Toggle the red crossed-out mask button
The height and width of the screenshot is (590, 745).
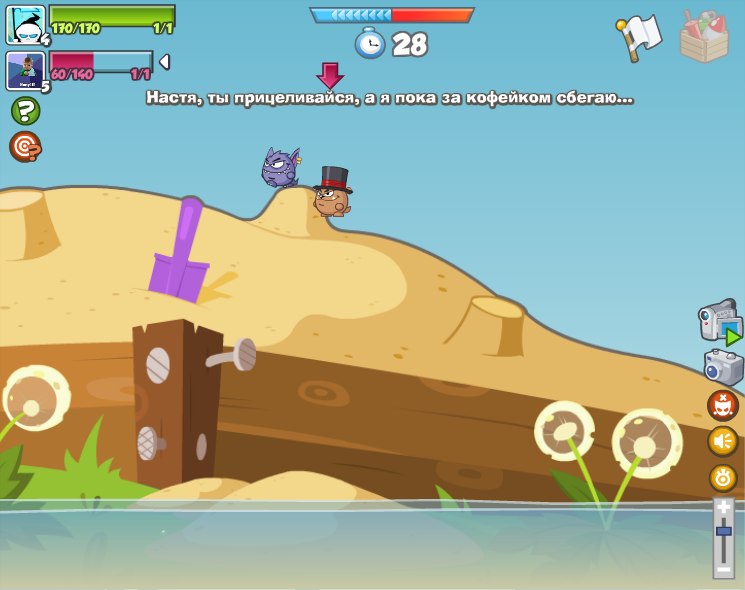point(722,405)
